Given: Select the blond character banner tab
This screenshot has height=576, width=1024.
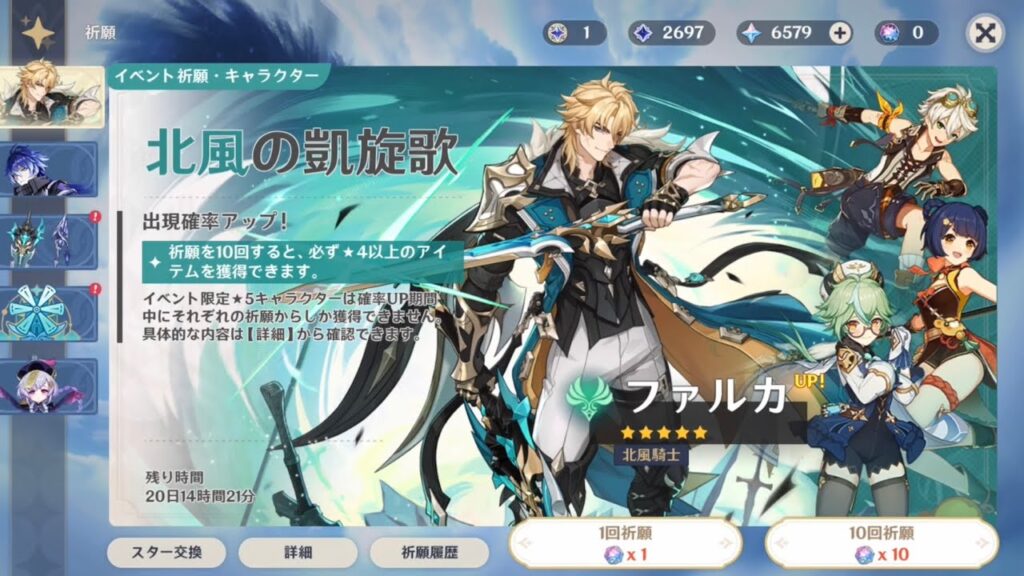Looking at the screenshot, I should 50,96.
